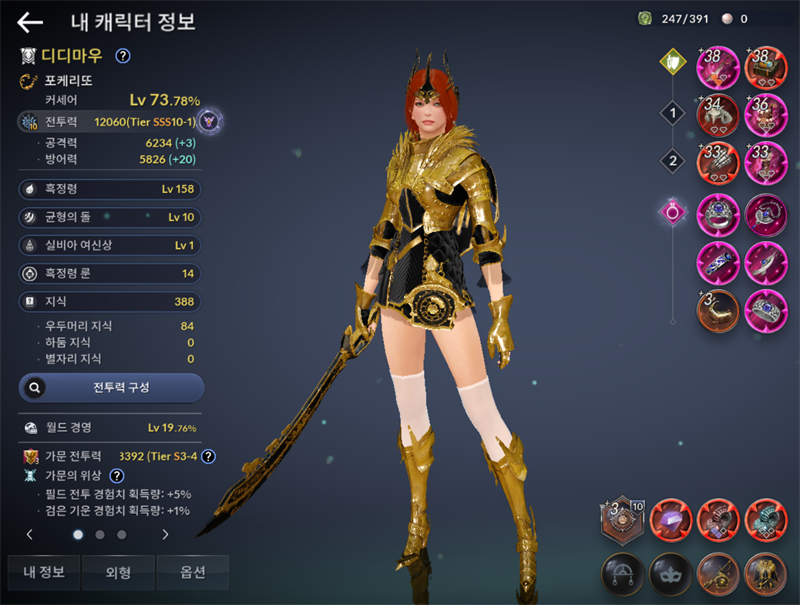Go to the next info page arrow
The height and width of the screenshot is (605, 800).
(x=165, y=535)
